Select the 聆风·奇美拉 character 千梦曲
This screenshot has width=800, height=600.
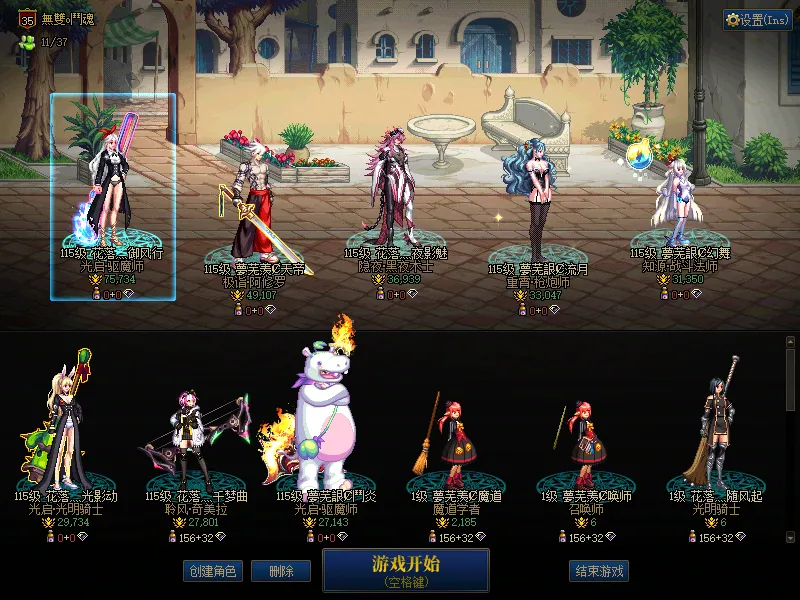point(195,440)
